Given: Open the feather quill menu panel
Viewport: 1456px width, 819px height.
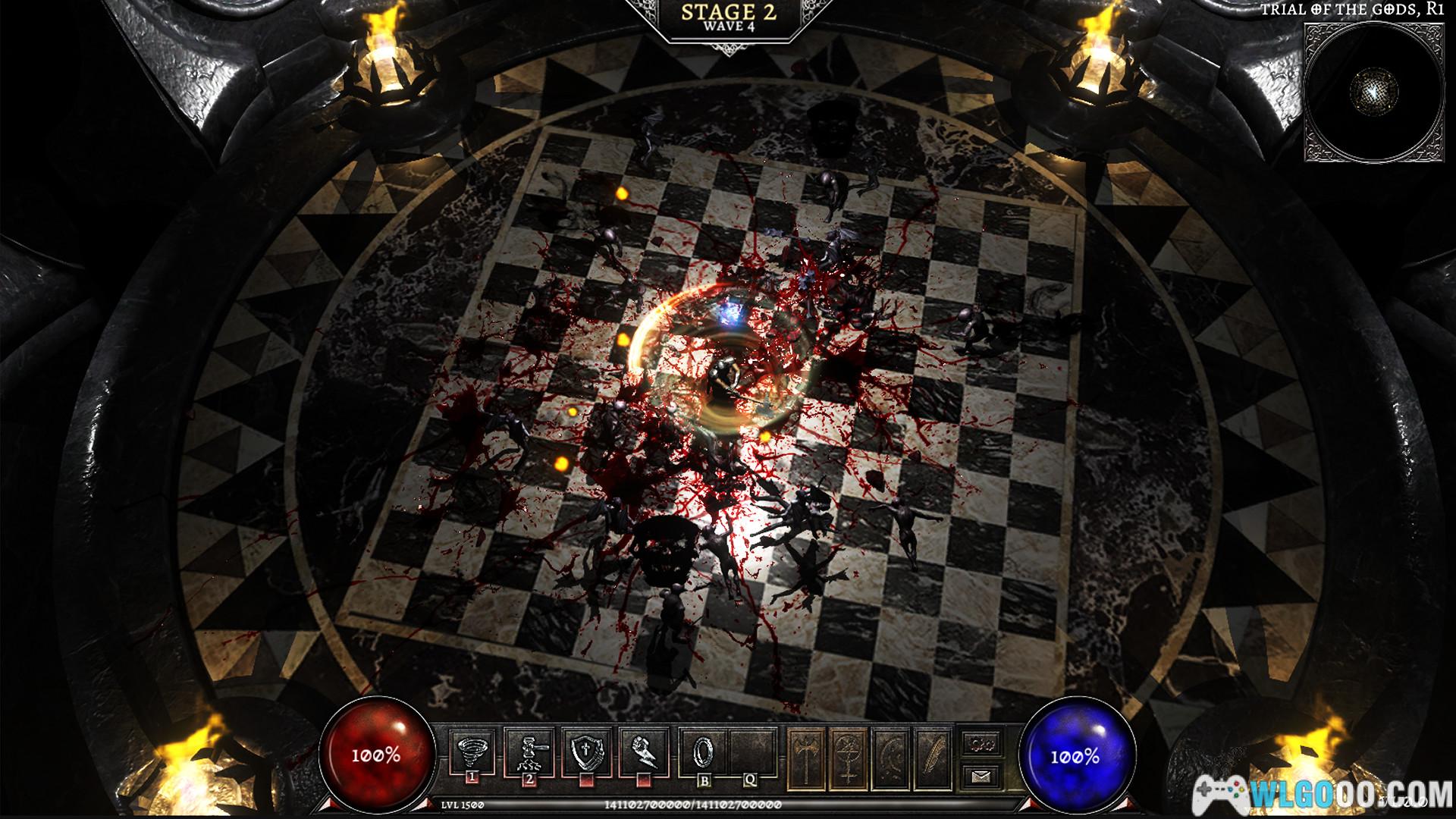Looking at the screenshot, I should coord(934,755).
